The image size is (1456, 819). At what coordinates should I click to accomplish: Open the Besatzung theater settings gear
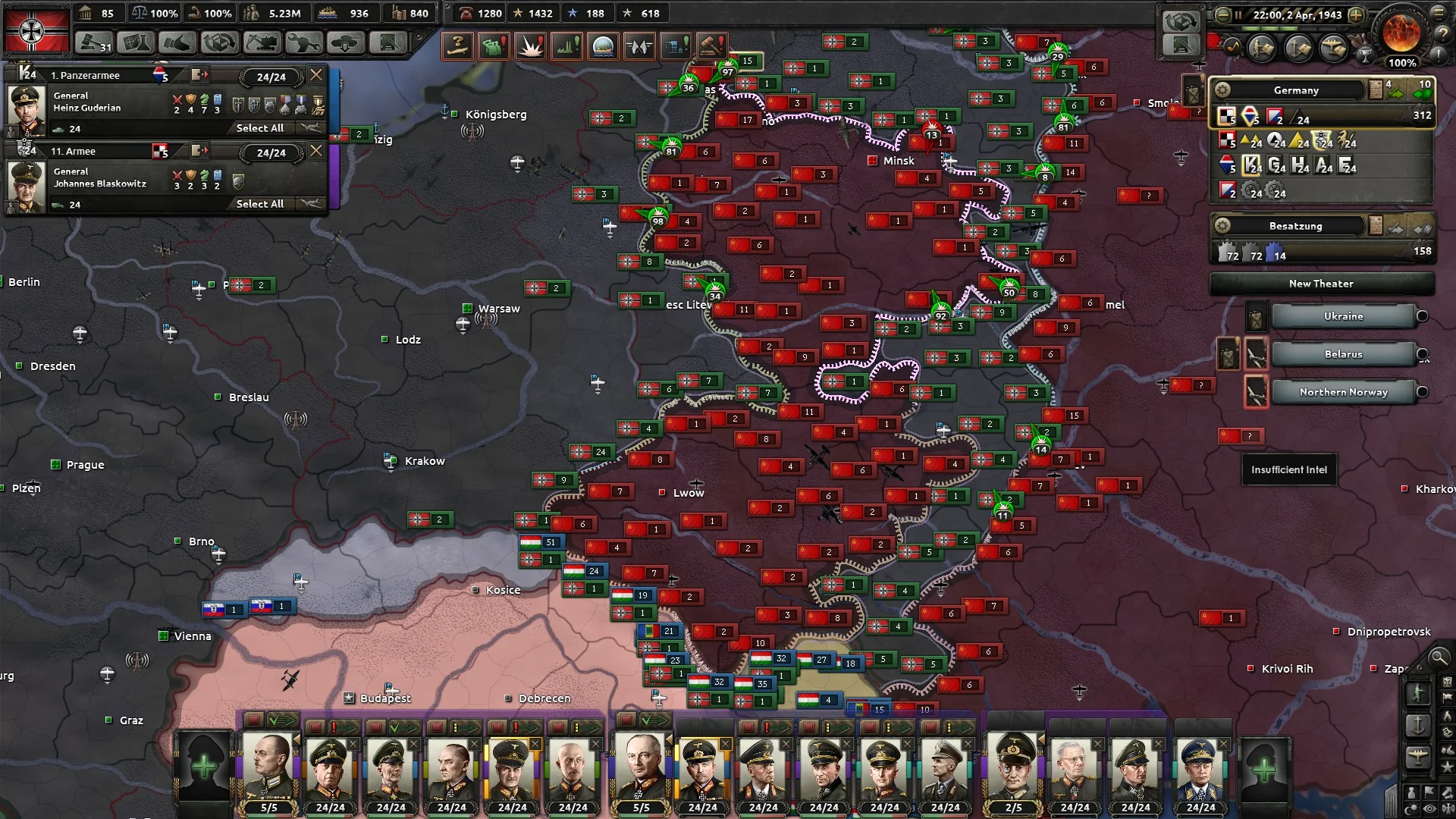tap(1222, 226)
